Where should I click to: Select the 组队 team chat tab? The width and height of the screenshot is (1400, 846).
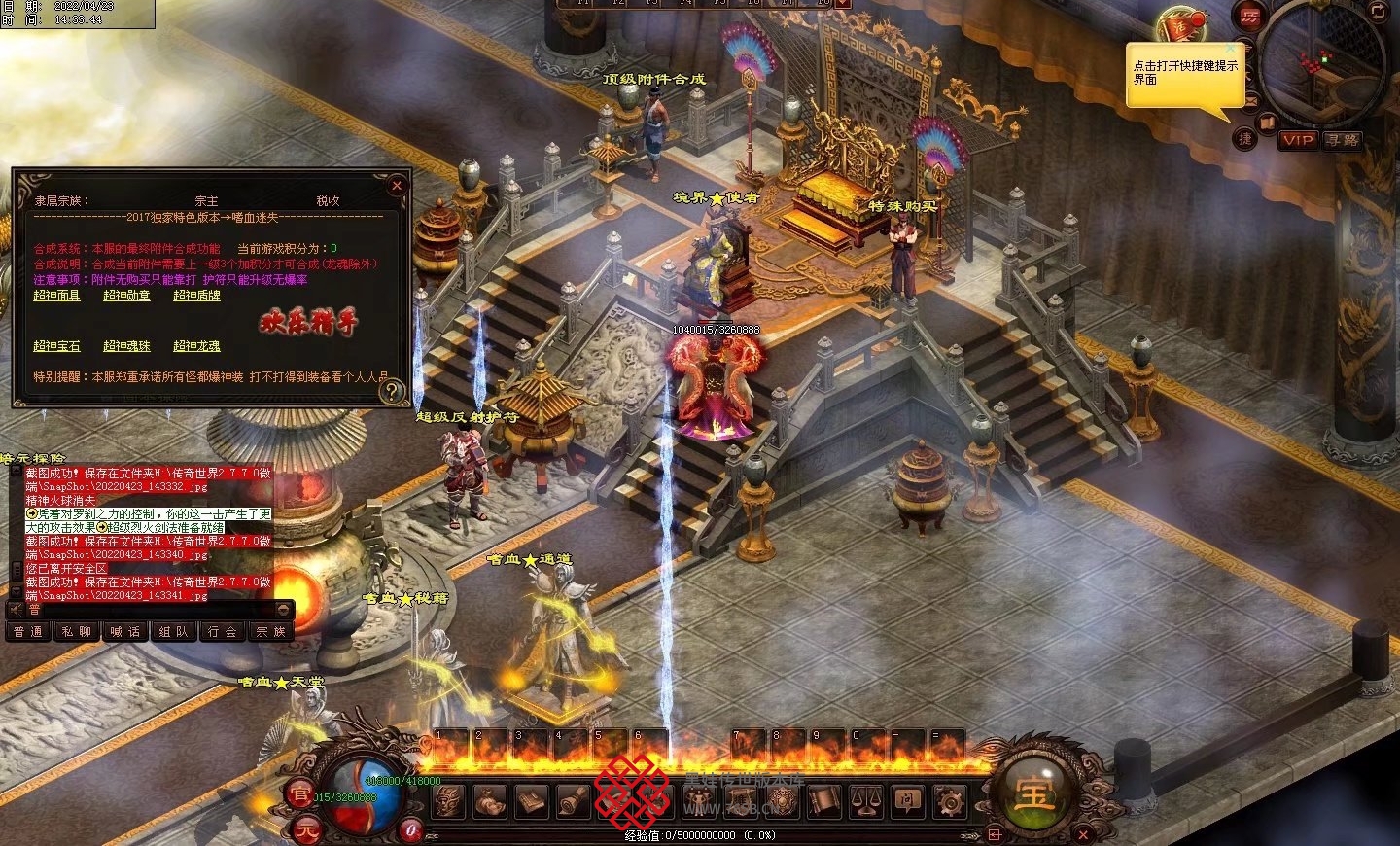pyautogui.click(x=173, y=632)
